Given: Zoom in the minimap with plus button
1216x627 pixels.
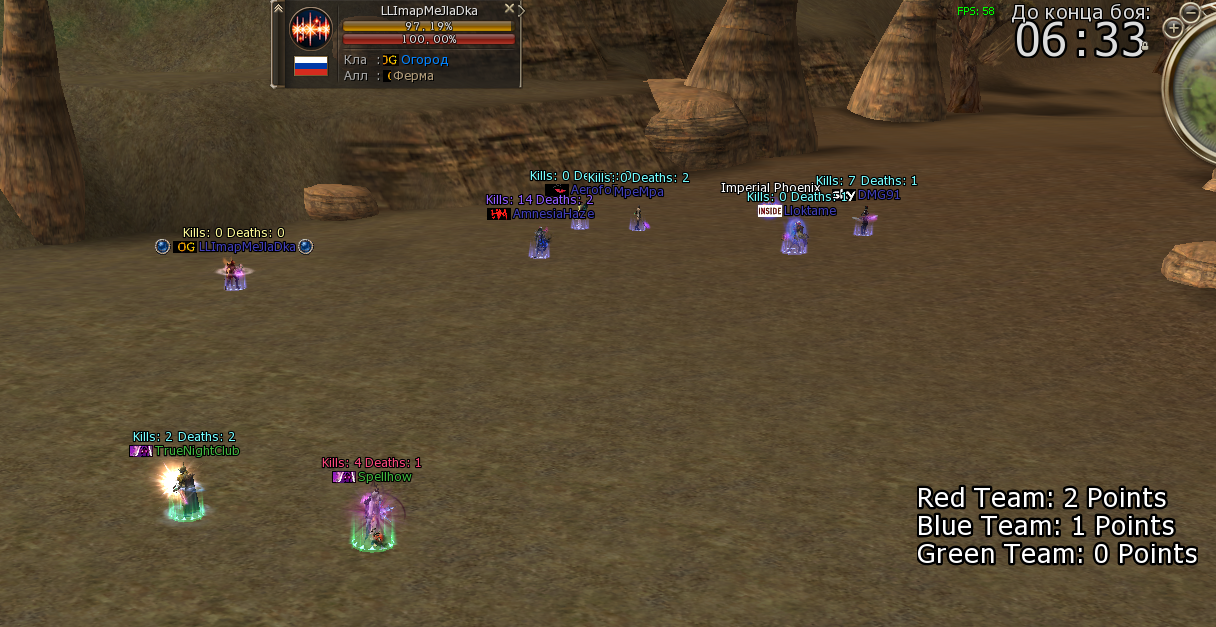Looking at the screenshot, I should pos(1173,27).
